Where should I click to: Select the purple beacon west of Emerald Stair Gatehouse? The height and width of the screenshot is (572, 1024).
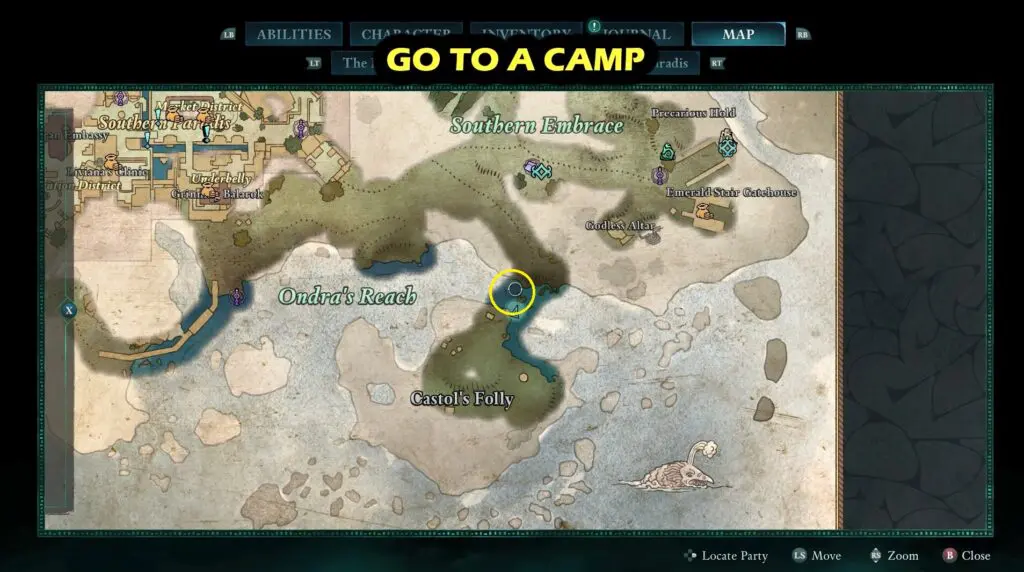658,176
